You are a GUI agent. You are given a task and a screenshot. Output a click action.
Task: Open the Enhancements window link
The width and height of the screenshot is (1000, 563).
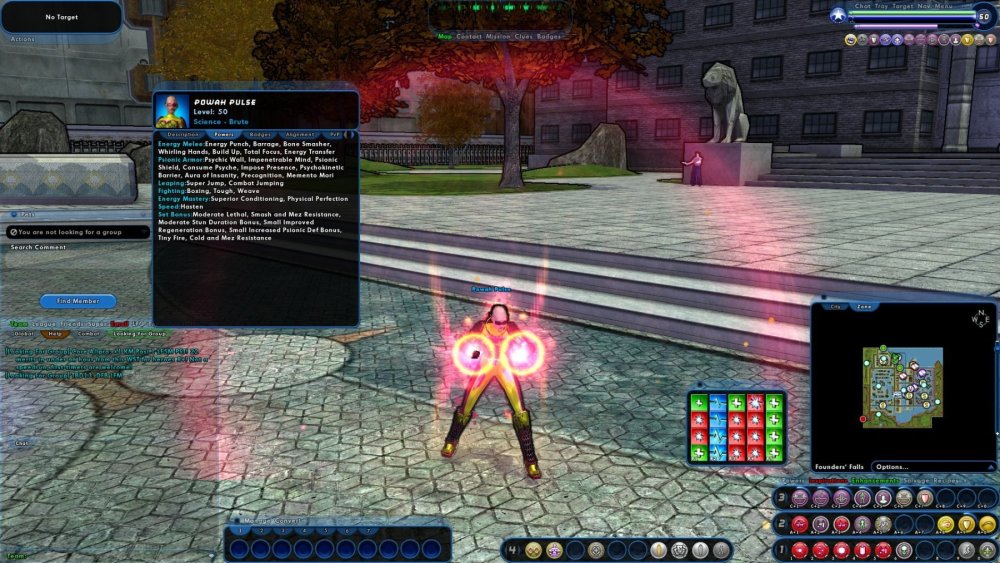[x=875, y=481]
